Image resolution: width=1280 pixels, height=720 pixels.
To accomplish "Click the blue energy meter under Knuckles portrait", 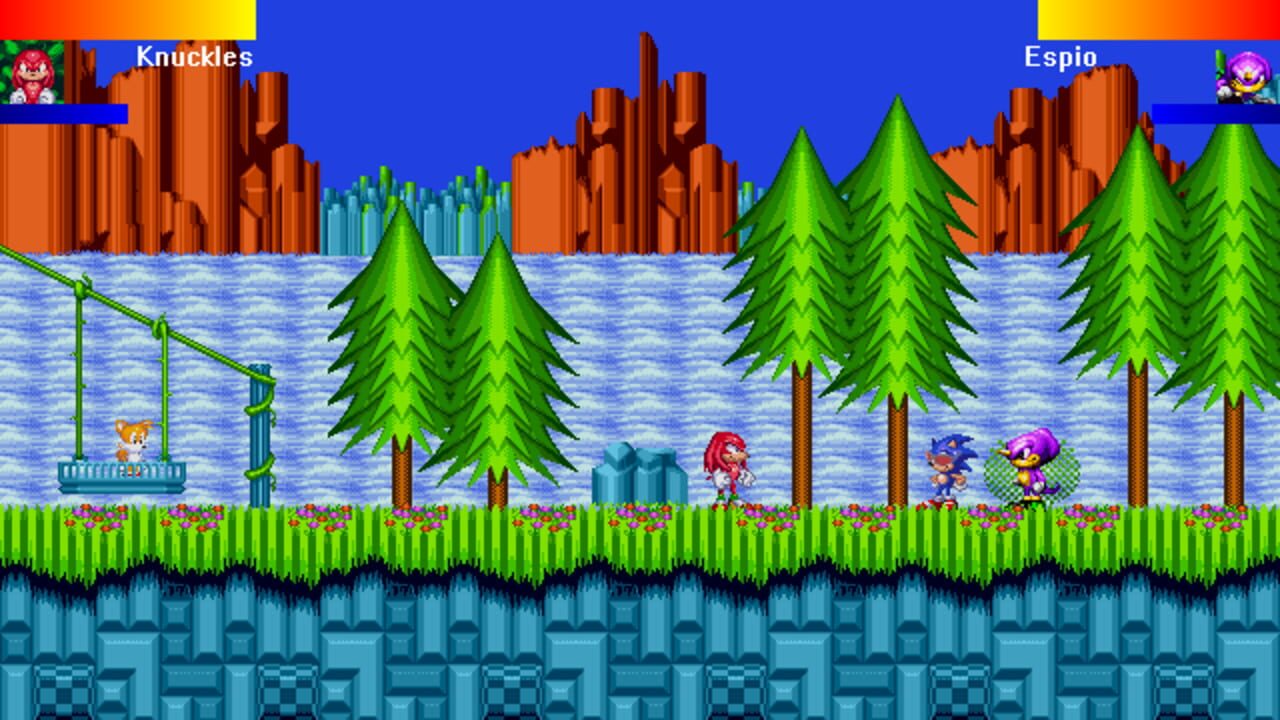I will click(63, 113).
